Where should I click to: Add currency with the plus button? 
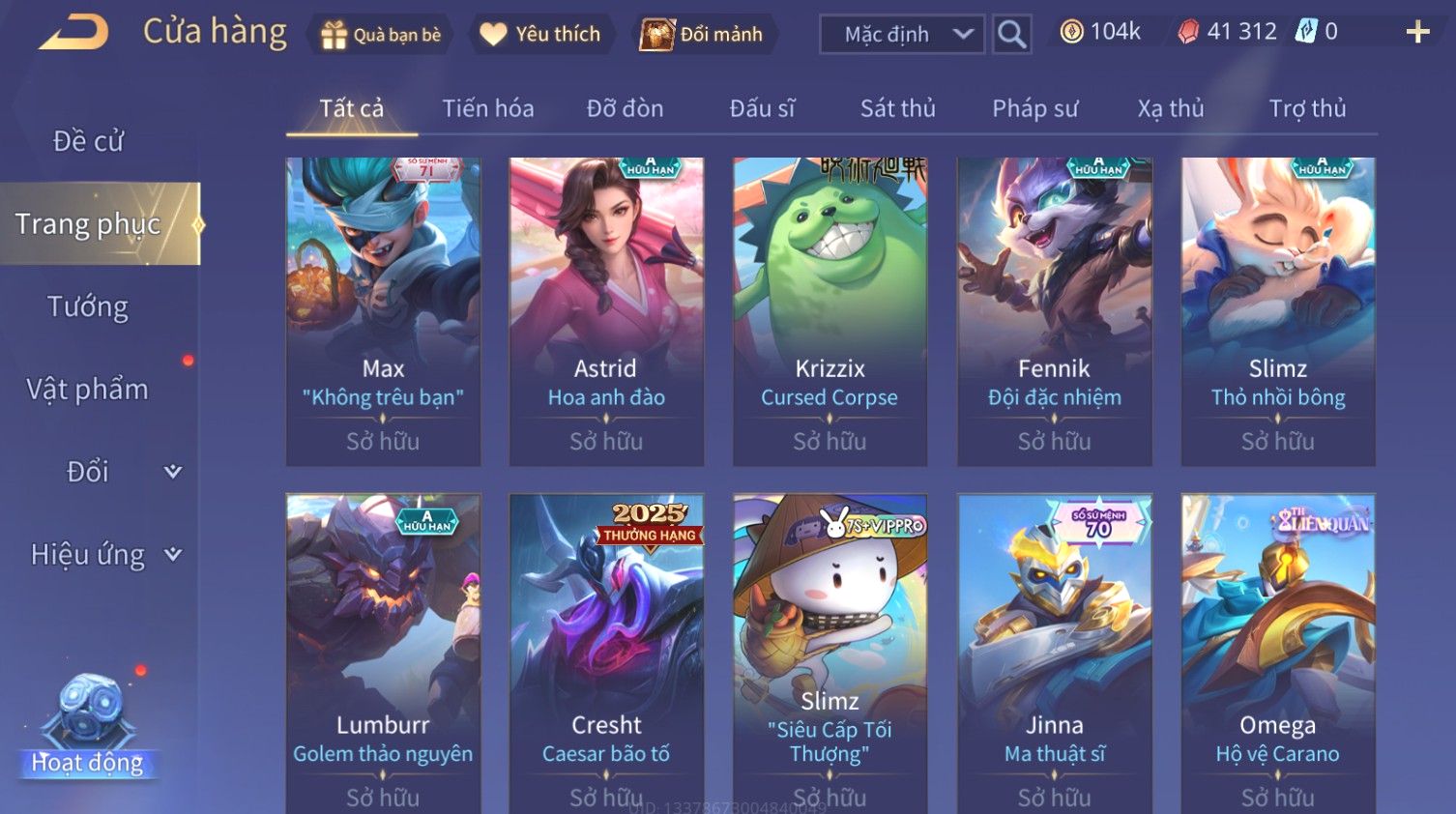(1417, 33)
